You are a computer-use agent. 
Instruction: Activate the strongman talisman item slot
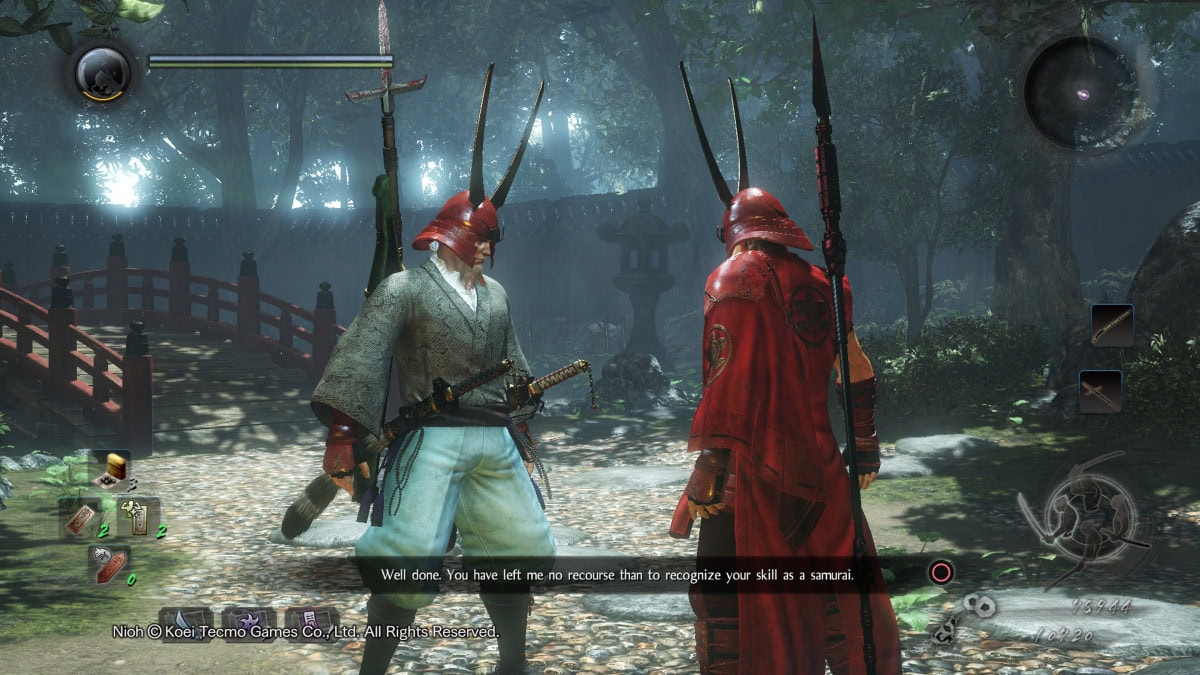click(x=137, y=517)
